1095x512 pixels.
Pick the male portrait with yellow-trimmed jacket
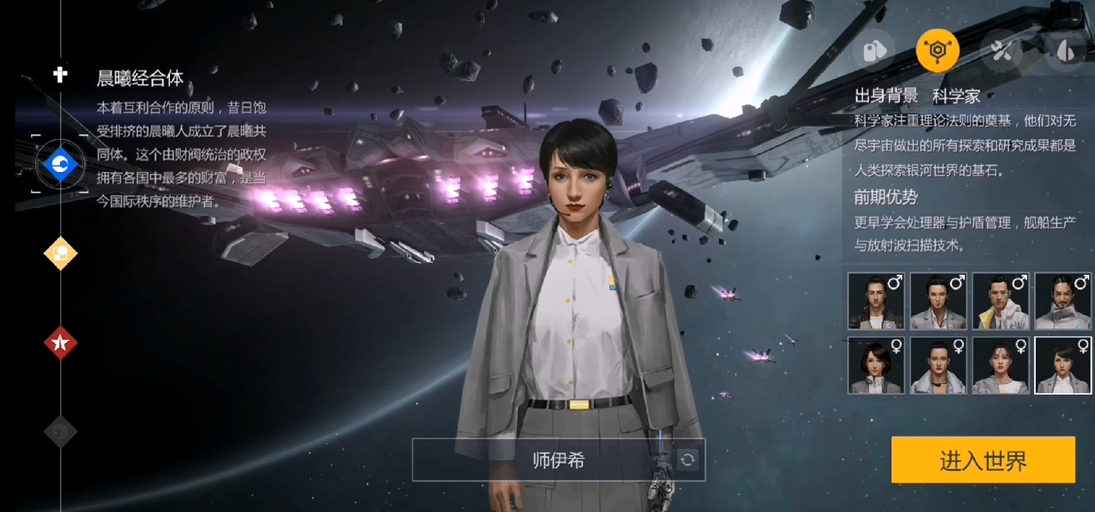(1000, 301)
